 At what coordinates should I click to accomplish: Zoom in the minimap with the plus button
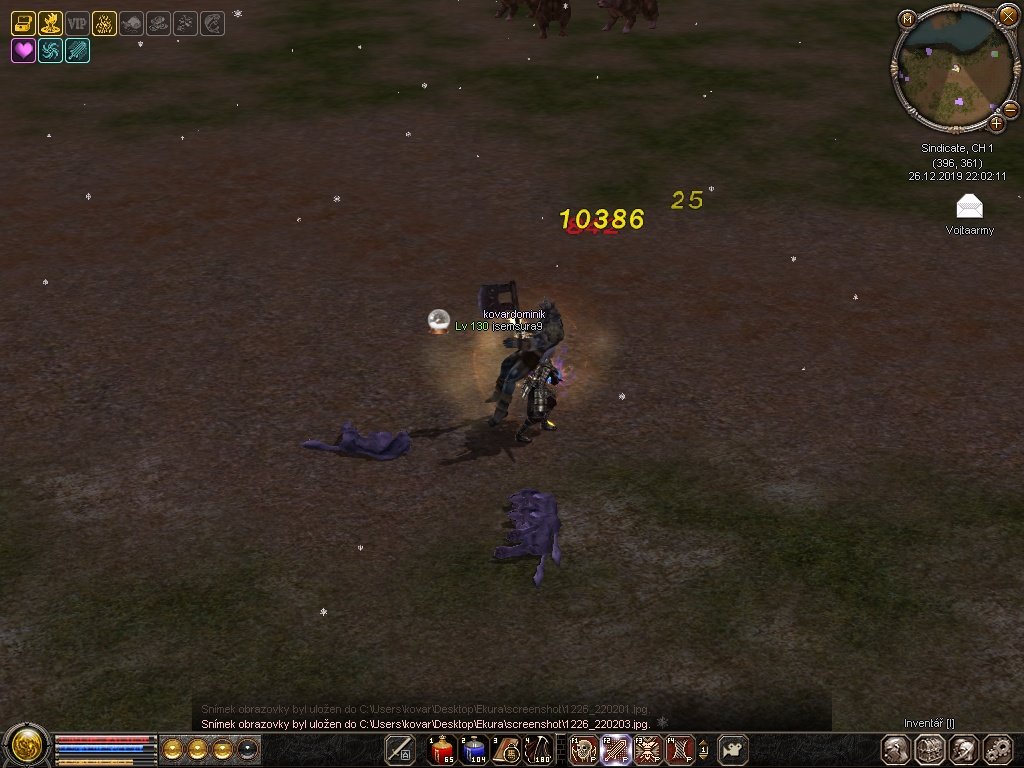tap(997, 123)
